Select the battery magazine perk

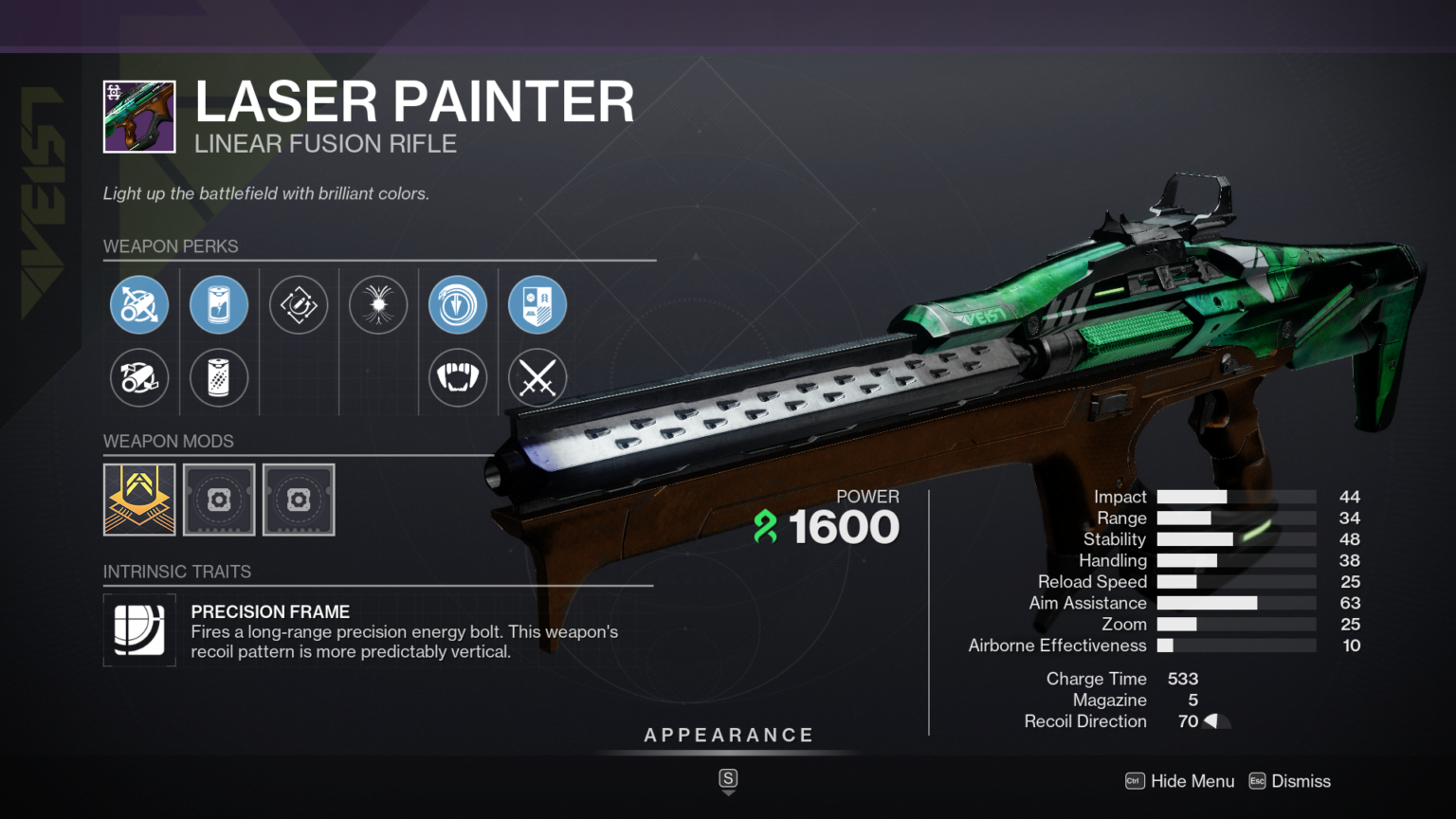(x=219, y=304)
